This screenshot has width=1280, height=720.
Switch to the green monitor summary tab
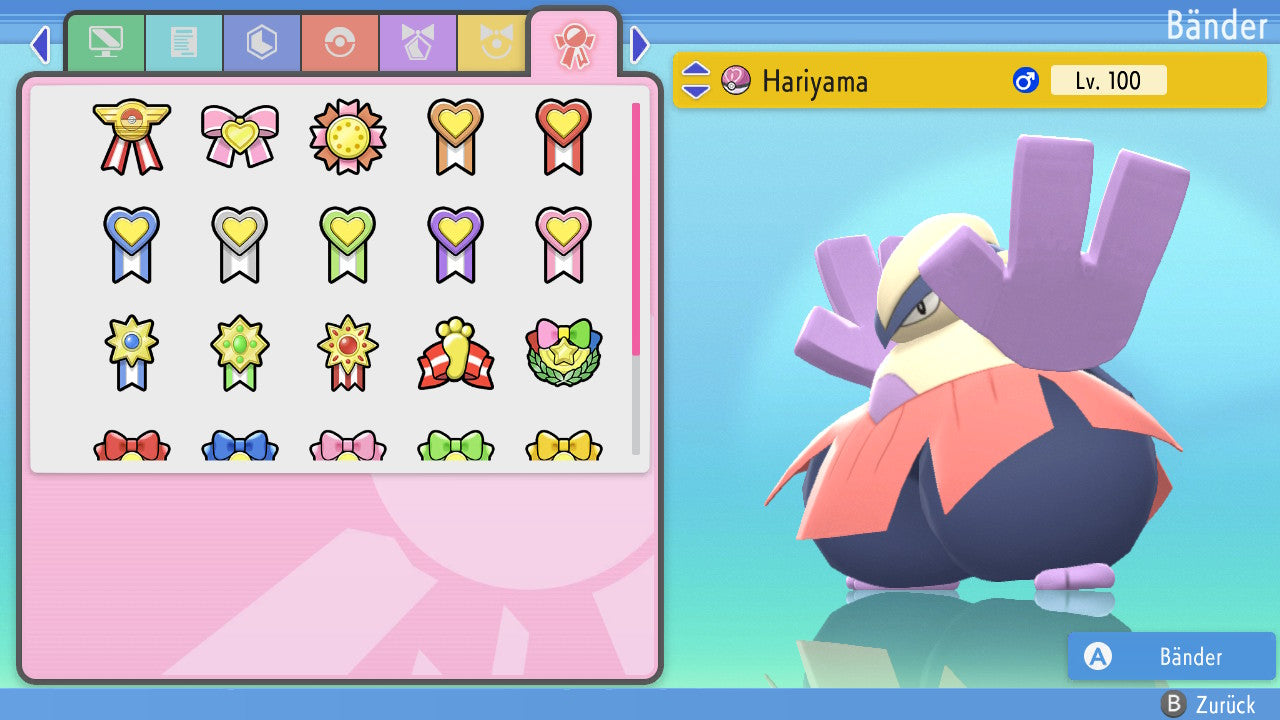[105, 42]
